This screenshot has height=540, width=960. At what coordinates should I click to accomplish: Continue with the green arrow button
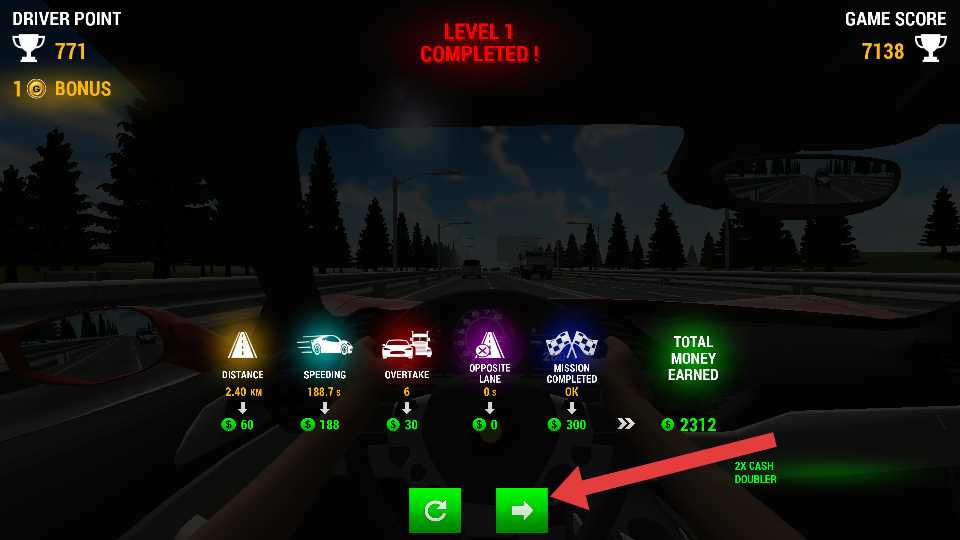[521, 511]
